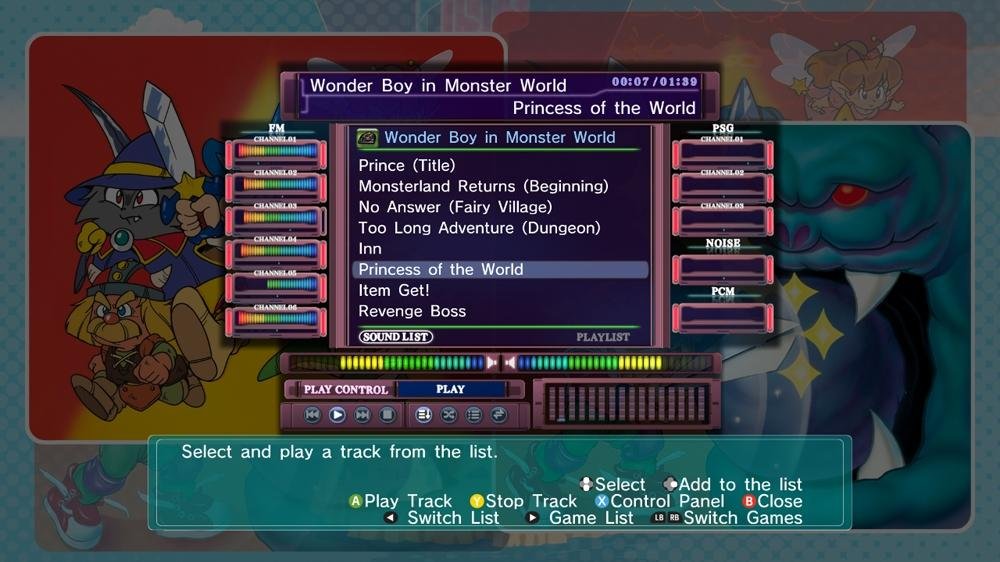This screenshot has width=1000, height=562.
Task: Select Too Long Adventure (Dungeon)
Action: click(479, 228)
